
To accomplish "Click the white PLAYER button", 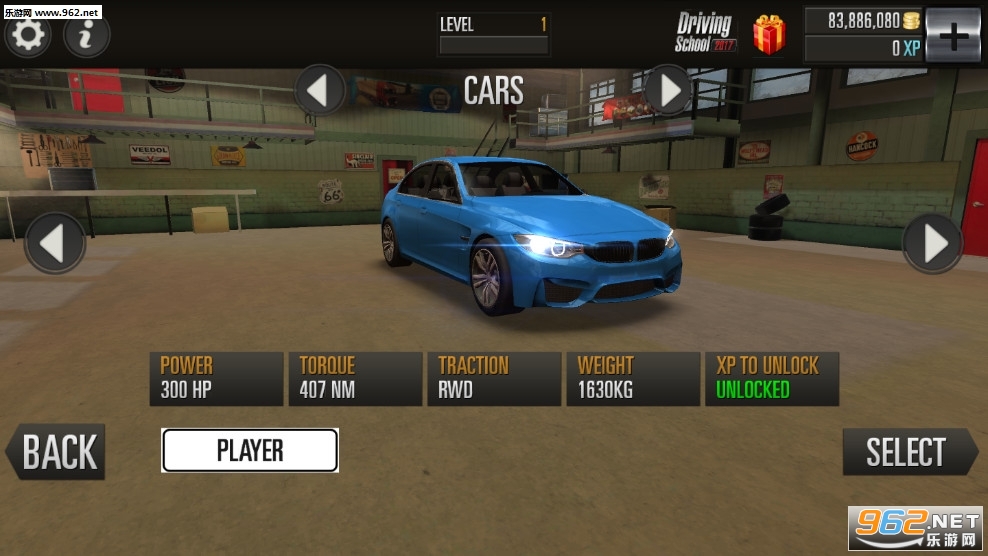I will pyautogui.click(x=250, y=450).
